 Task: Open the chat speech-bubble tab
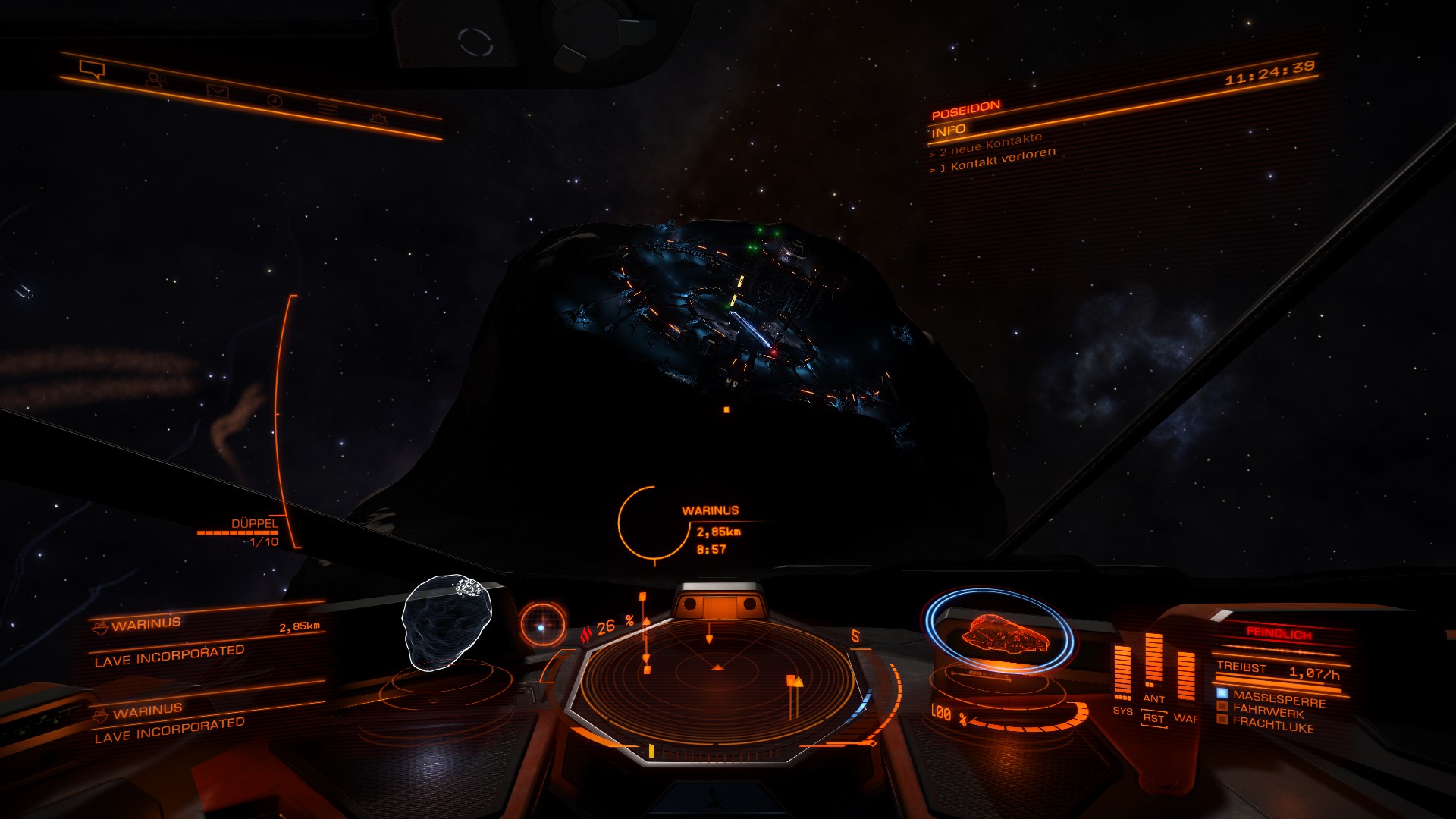tap(92, 71)
